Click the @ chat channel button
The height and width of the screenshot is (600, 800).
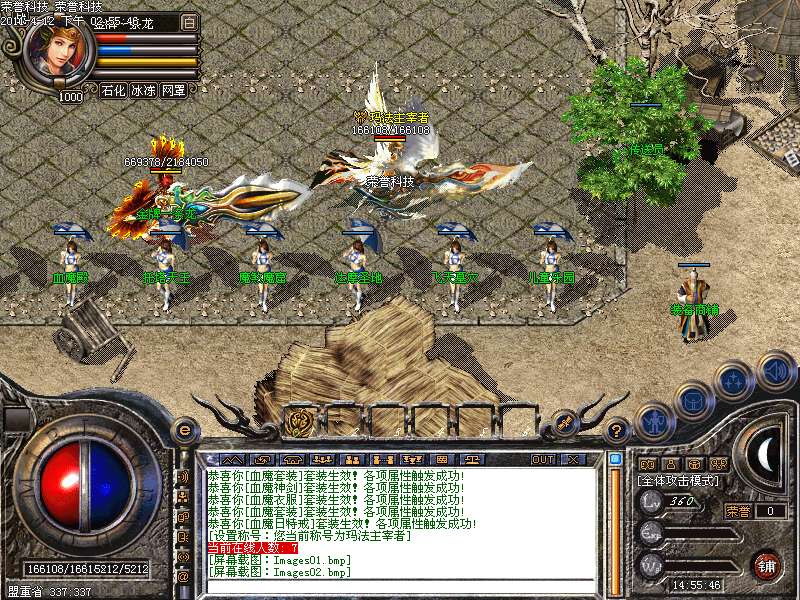pyautogui.click(x=183, y=577)
